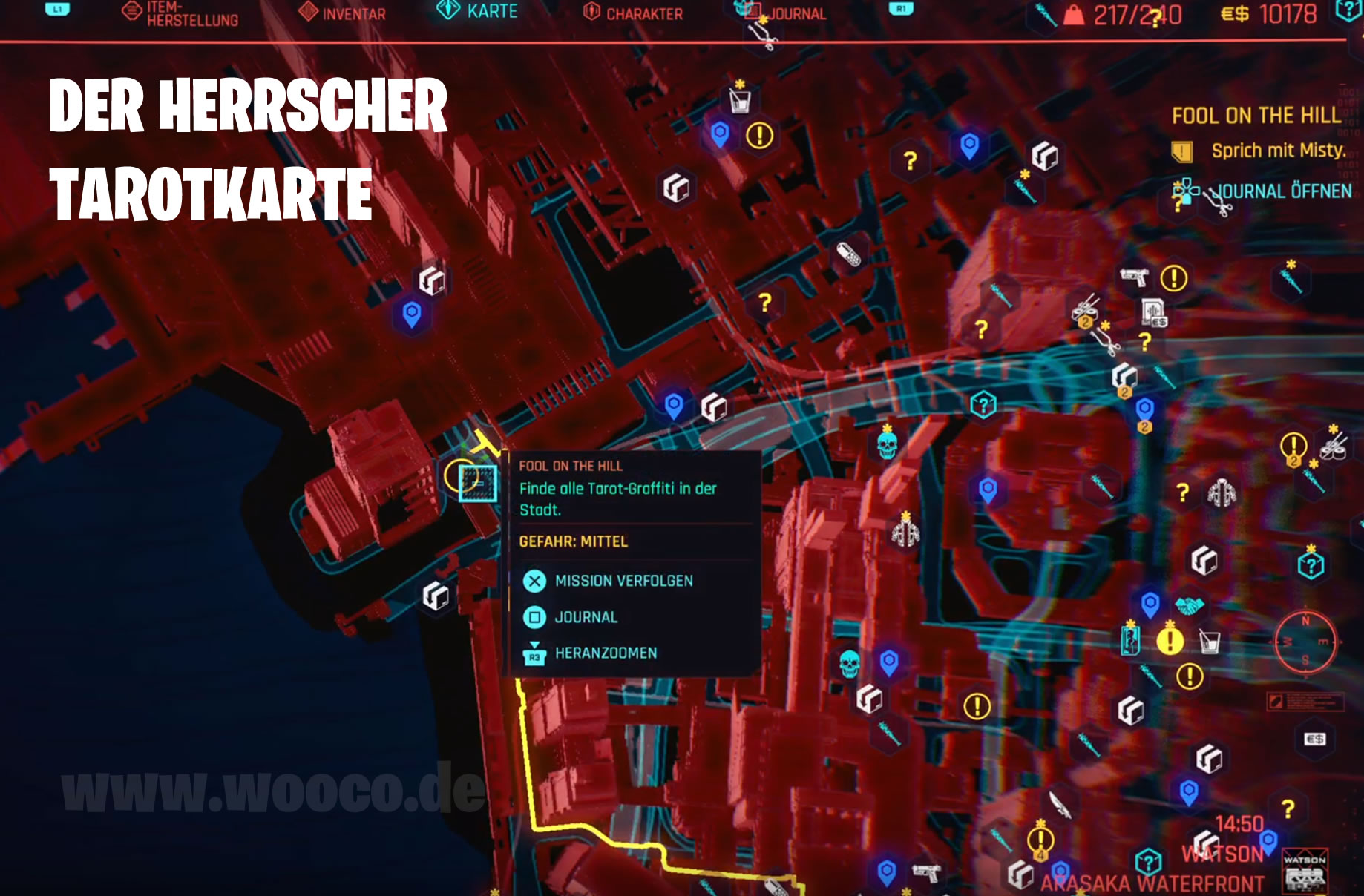Open the Charakter tab
This screenshot has width=1364, height=896.
point(634,13)
